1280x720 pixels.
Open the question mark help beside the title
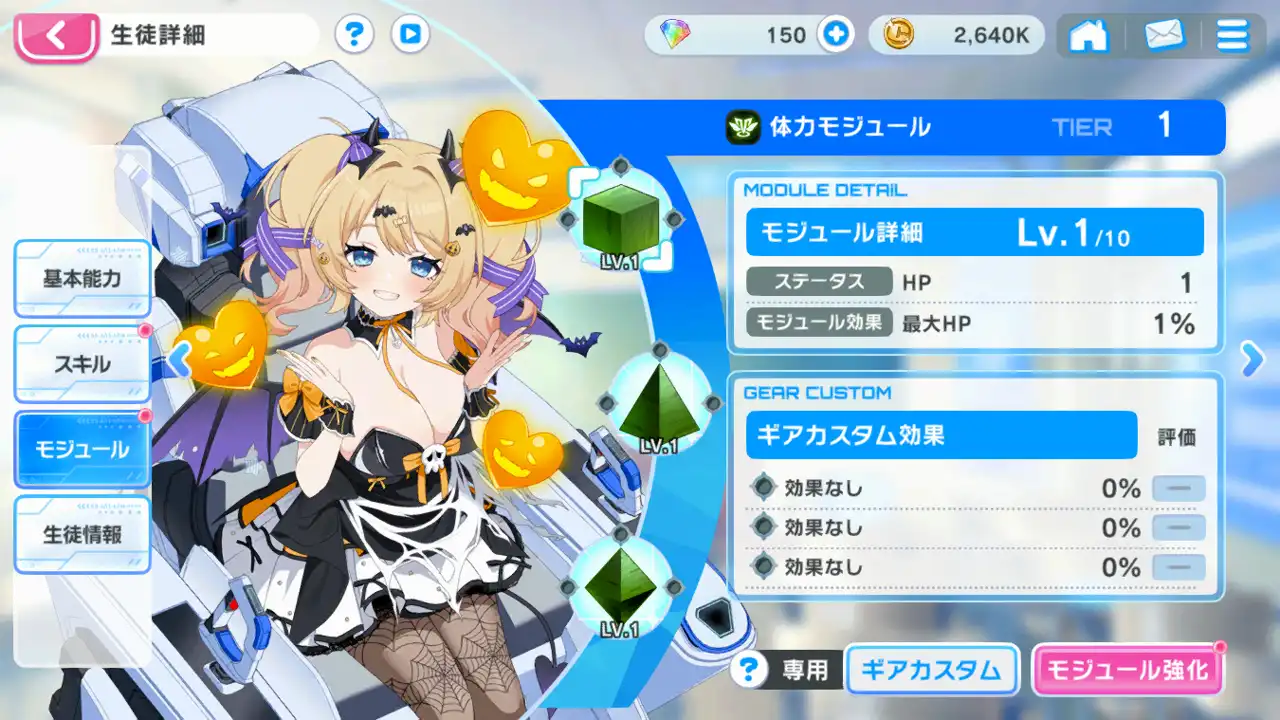[354, 36]
